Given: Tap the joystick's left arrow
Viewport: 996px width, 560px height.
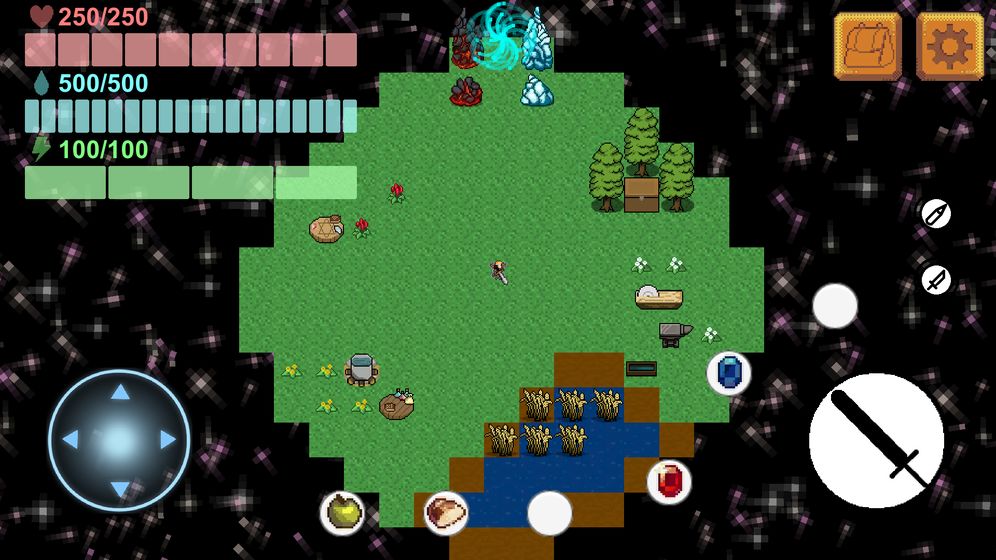Looking at the screenshot, I should point(71,440).
